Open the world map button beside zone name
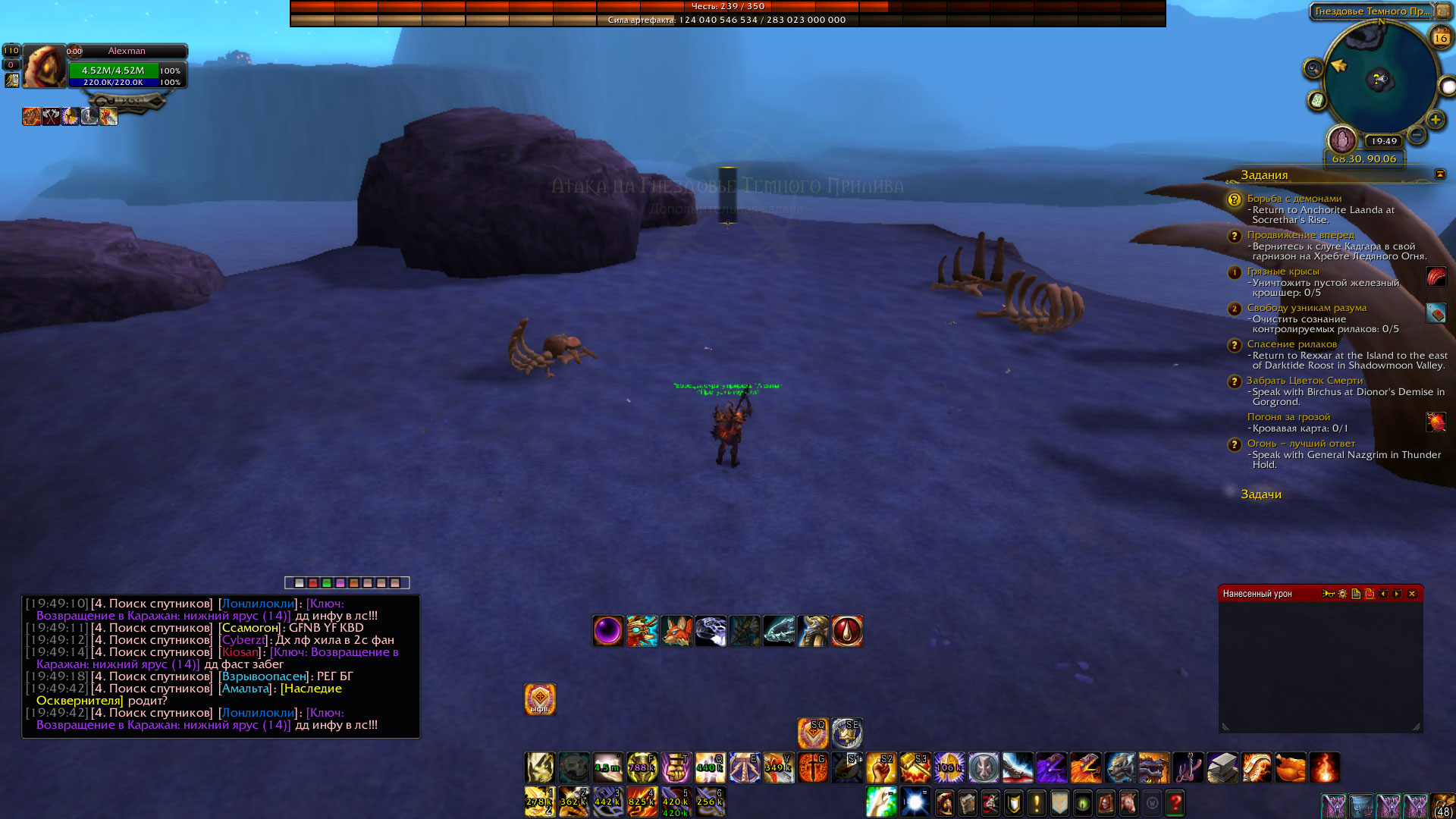1456x819 pixels. coord(1443,11)
